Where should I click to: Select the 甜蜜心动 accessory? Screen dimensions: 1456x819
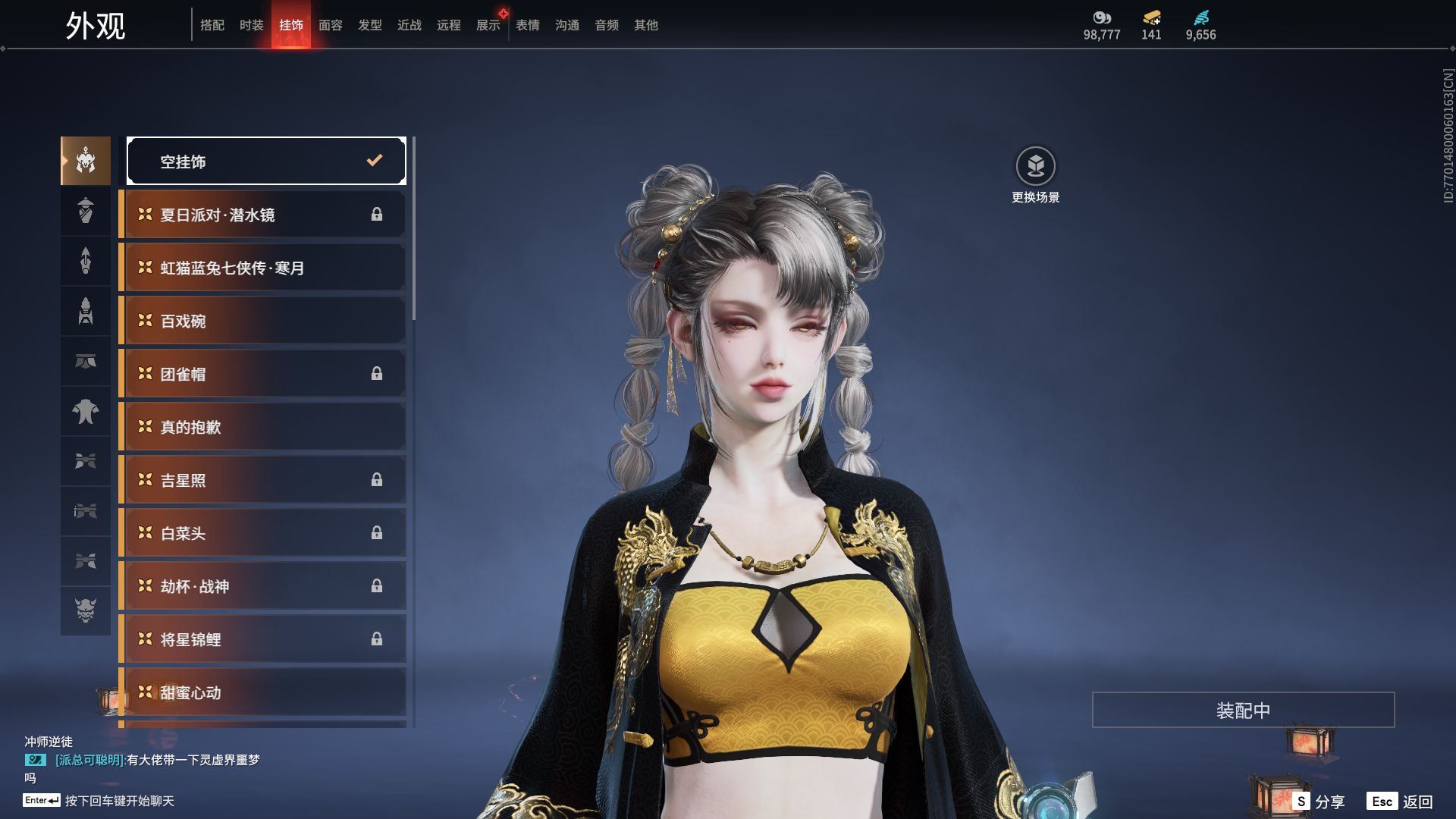262,692
